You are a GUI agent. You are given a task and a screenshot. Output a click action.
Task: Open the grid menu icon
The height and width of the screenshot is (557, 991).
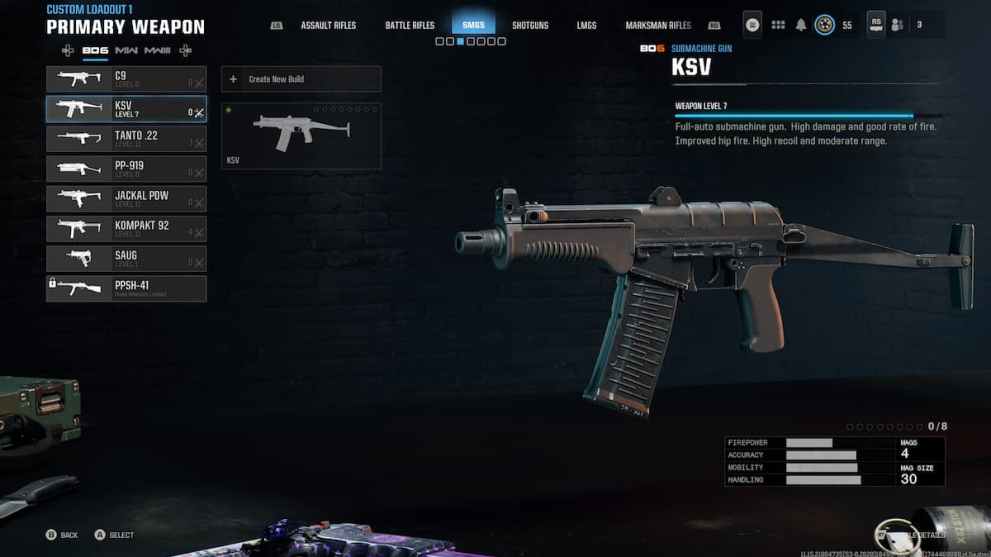pos(778,25)
